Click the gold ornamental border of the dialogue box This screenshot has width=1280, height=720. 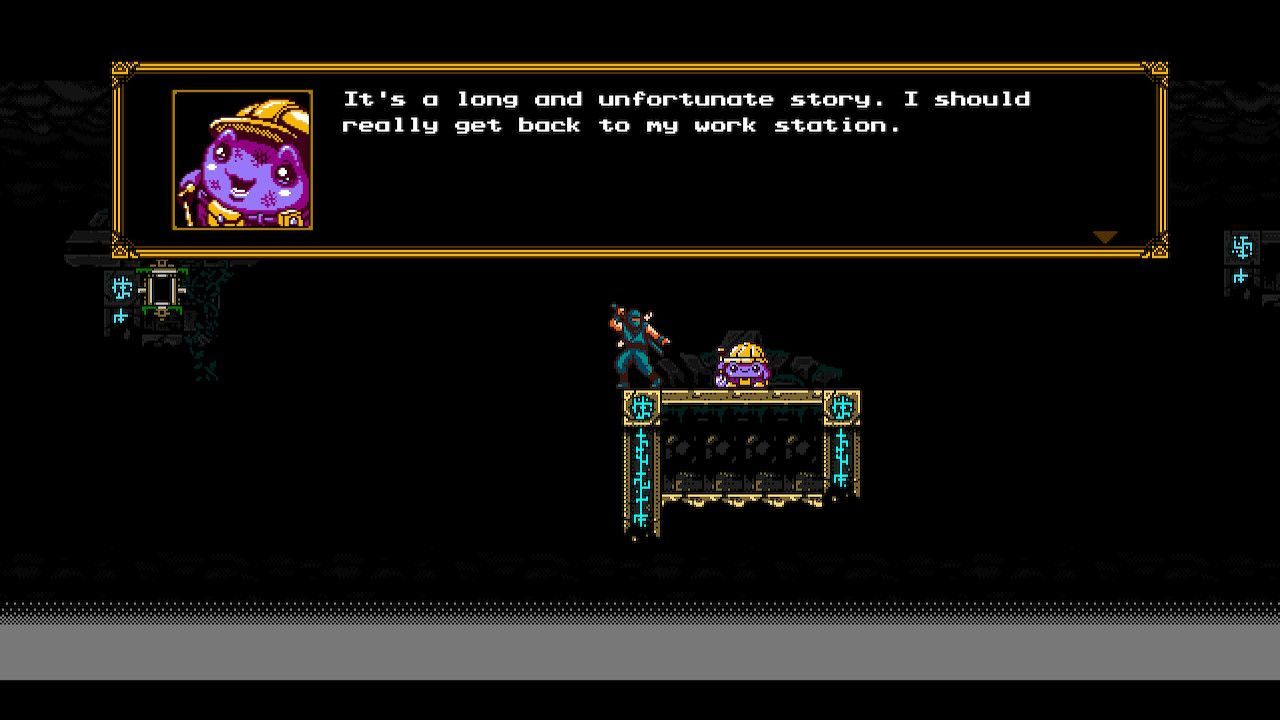(x=640, y=62)
